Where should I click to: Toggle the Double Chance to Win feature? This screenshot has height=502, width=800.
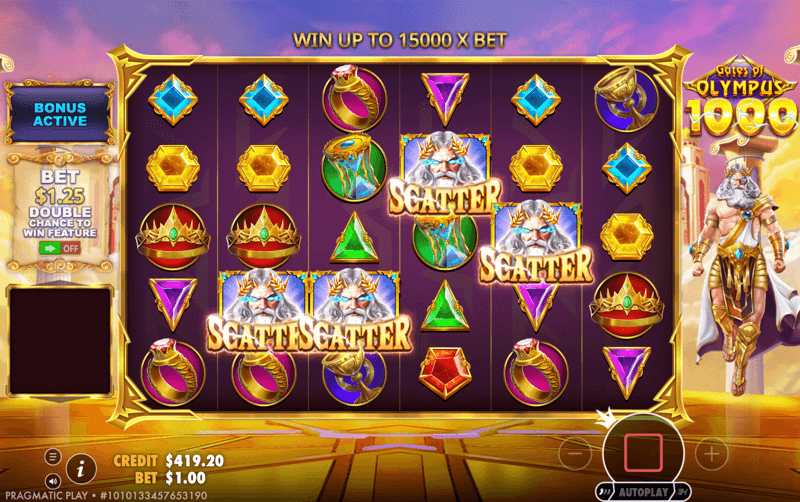click(60, 246)
